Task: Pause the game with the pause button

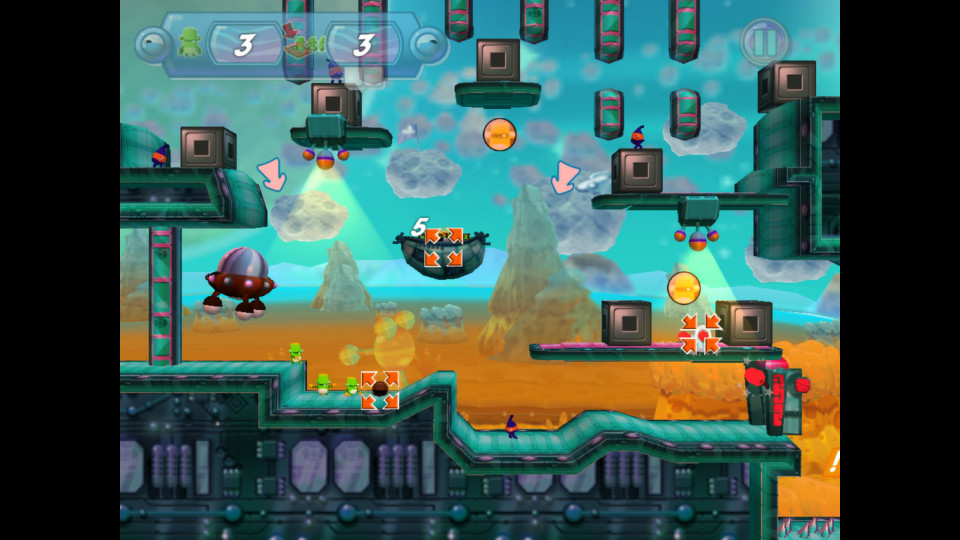Action: (x=765, y=42)
